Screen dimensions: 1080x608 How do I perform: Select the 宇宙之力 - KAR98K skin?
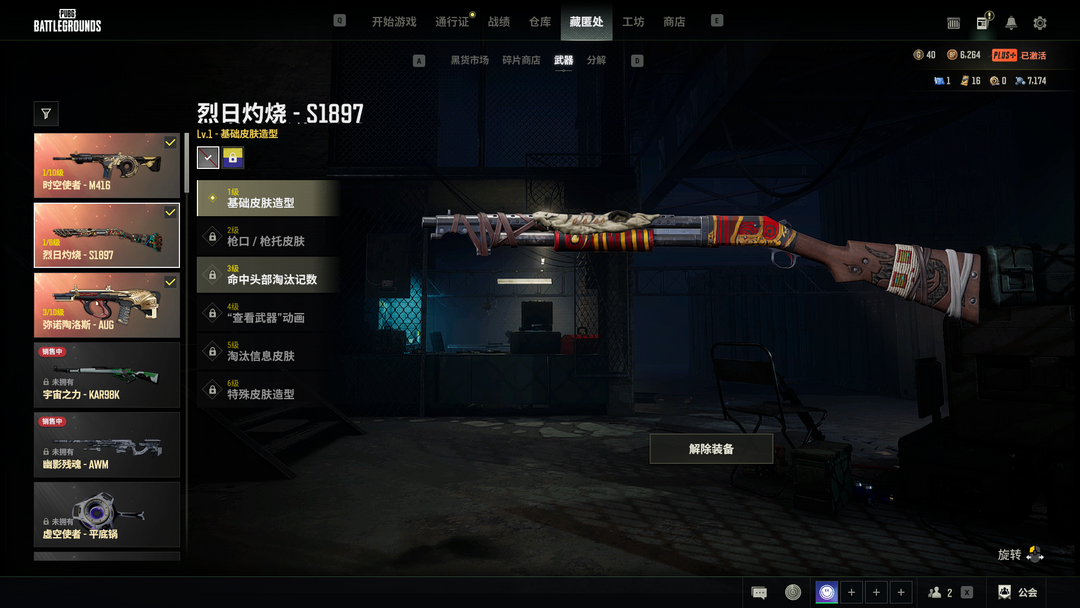[107, 375]
